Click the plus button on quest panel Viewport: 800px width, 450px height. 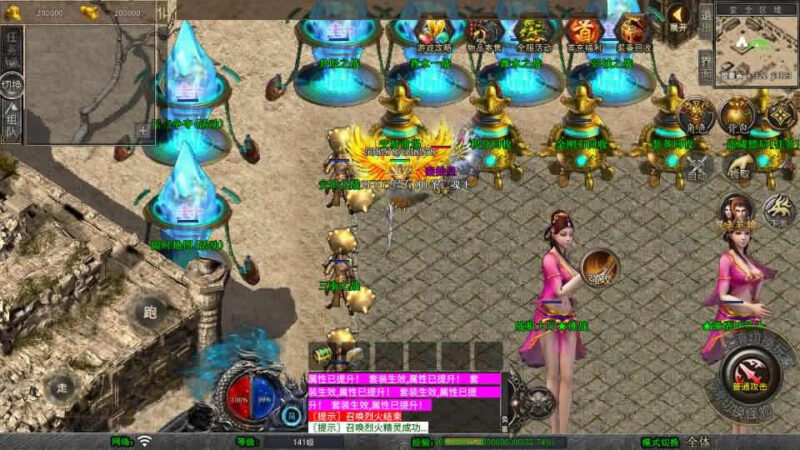pos(143,129)
